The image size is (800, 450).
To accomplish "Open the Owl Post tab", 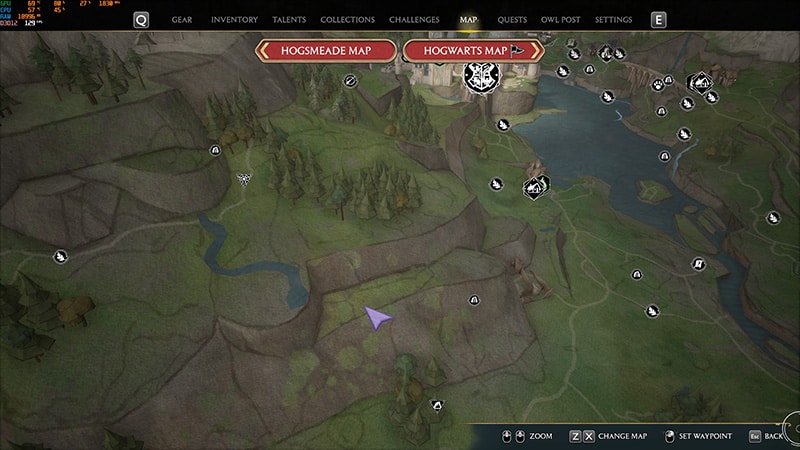I will click(x=561, y=20).
